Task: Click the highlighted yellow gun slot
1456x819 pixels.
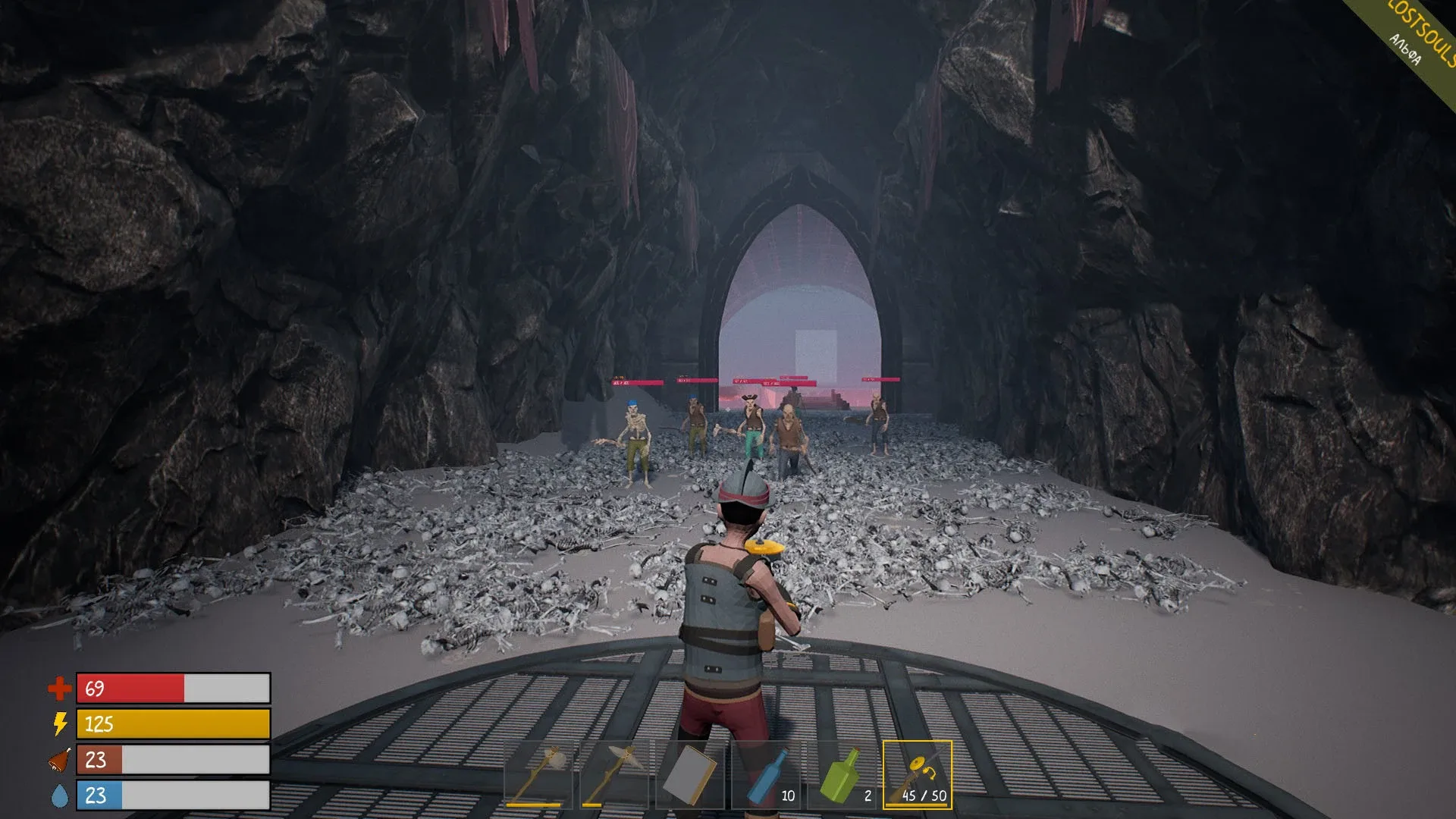Action: click(x=917, y=774)
